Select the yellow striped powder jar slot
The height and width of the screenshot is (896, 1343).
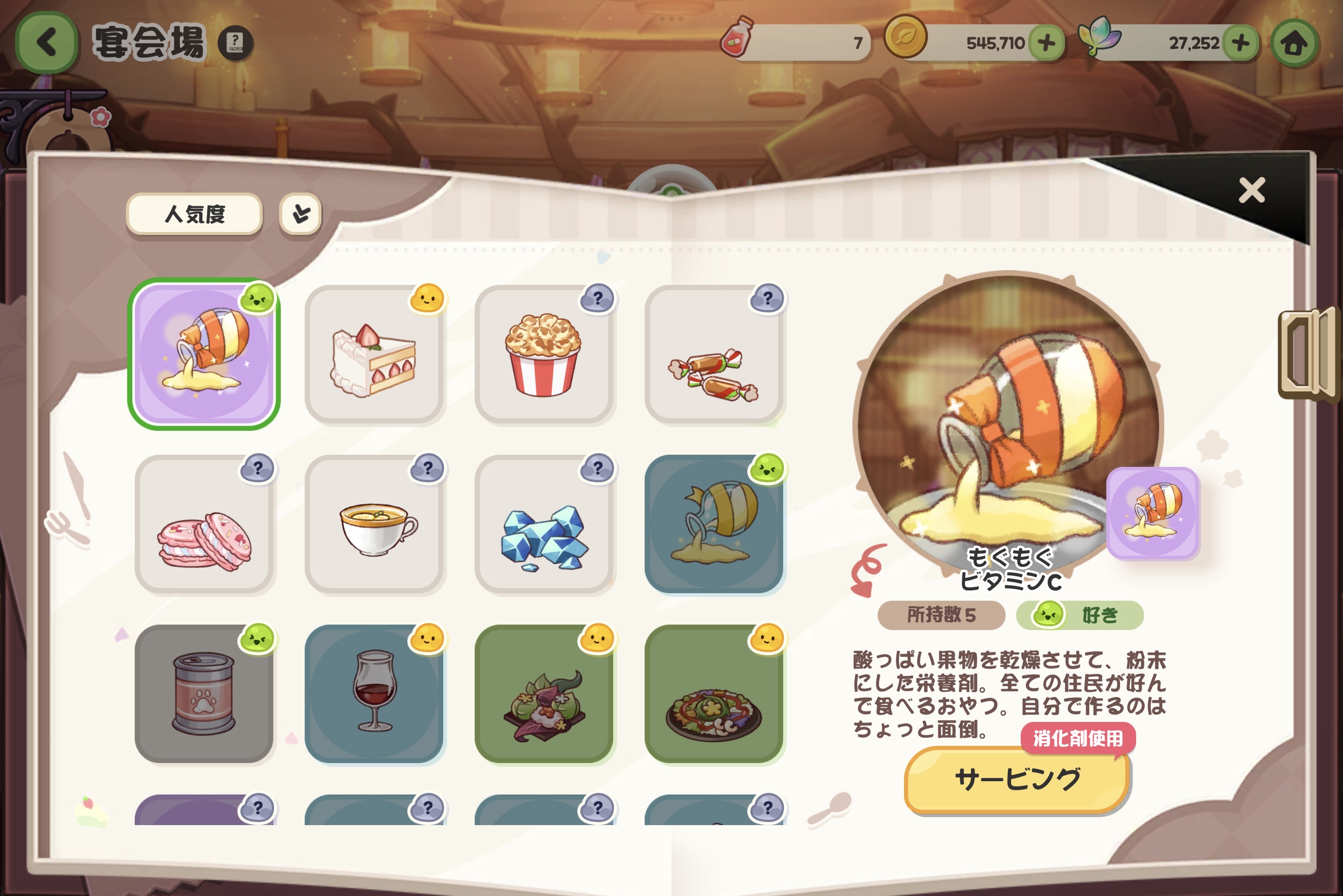coord(714,525)
